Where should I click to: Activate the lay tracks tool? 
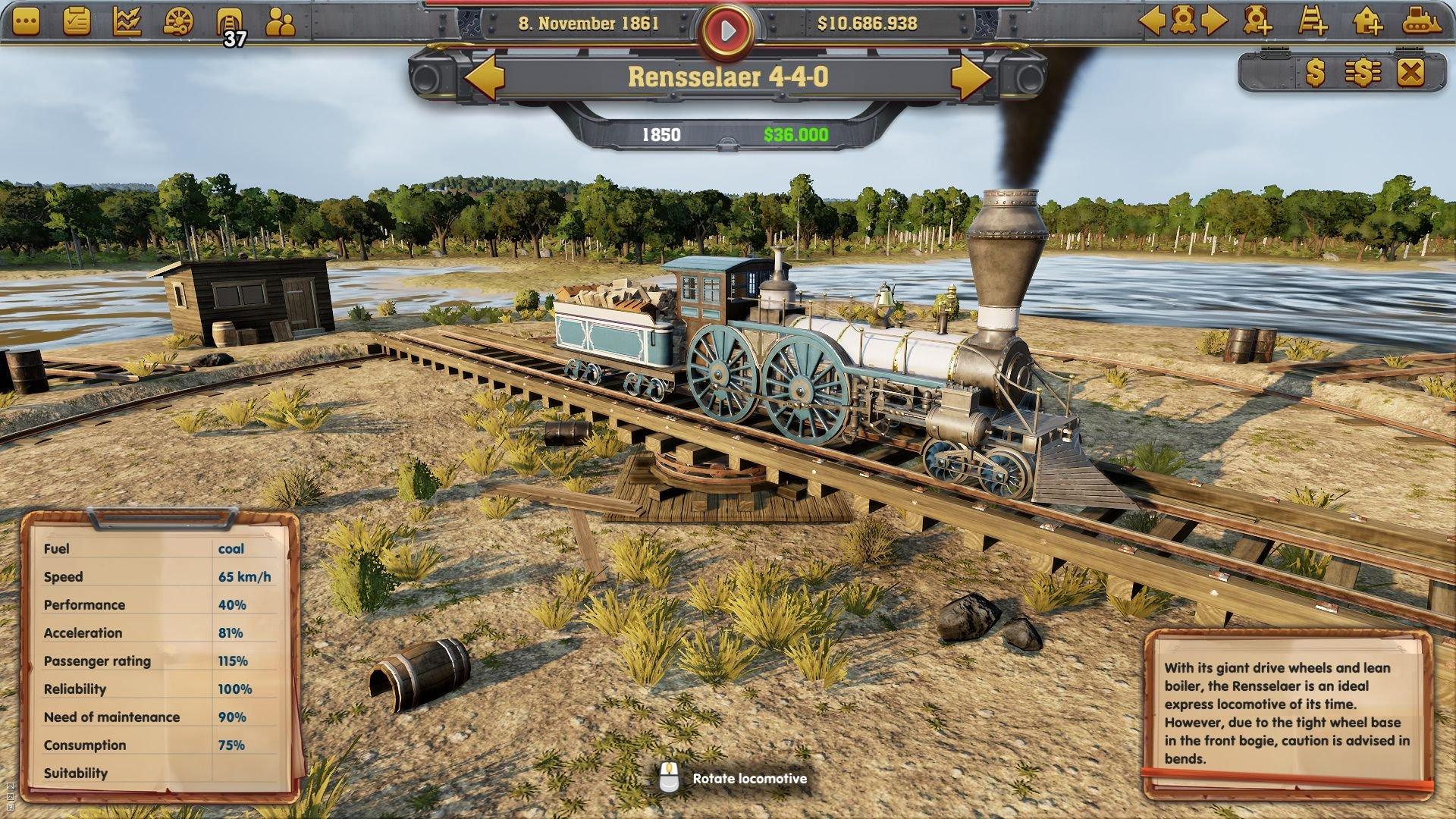[1313, 21]
